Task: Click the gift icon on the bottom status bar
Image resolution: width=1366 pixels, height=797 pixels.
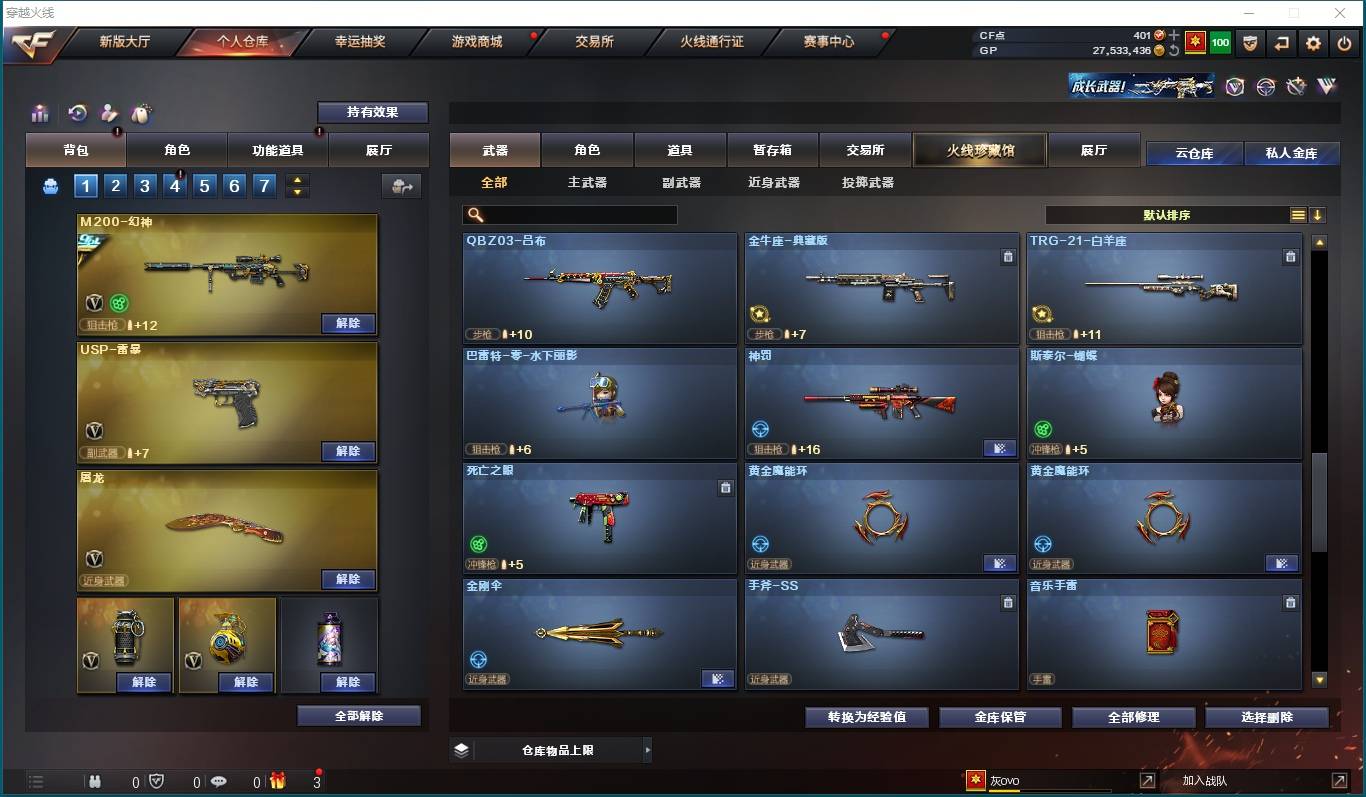Action: 278,782
